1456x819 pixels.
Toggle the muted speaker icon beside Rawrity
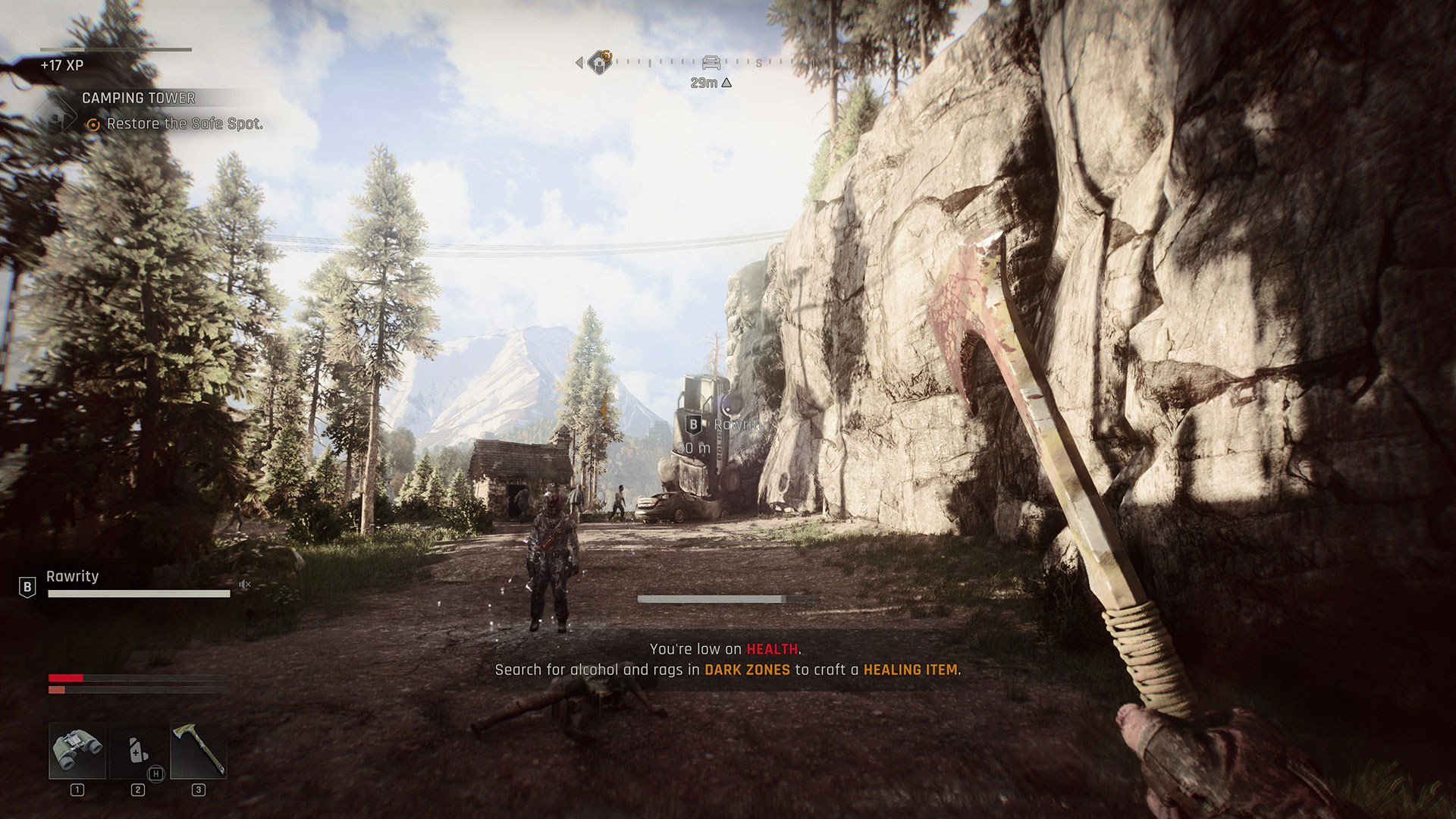pos(244,584)
